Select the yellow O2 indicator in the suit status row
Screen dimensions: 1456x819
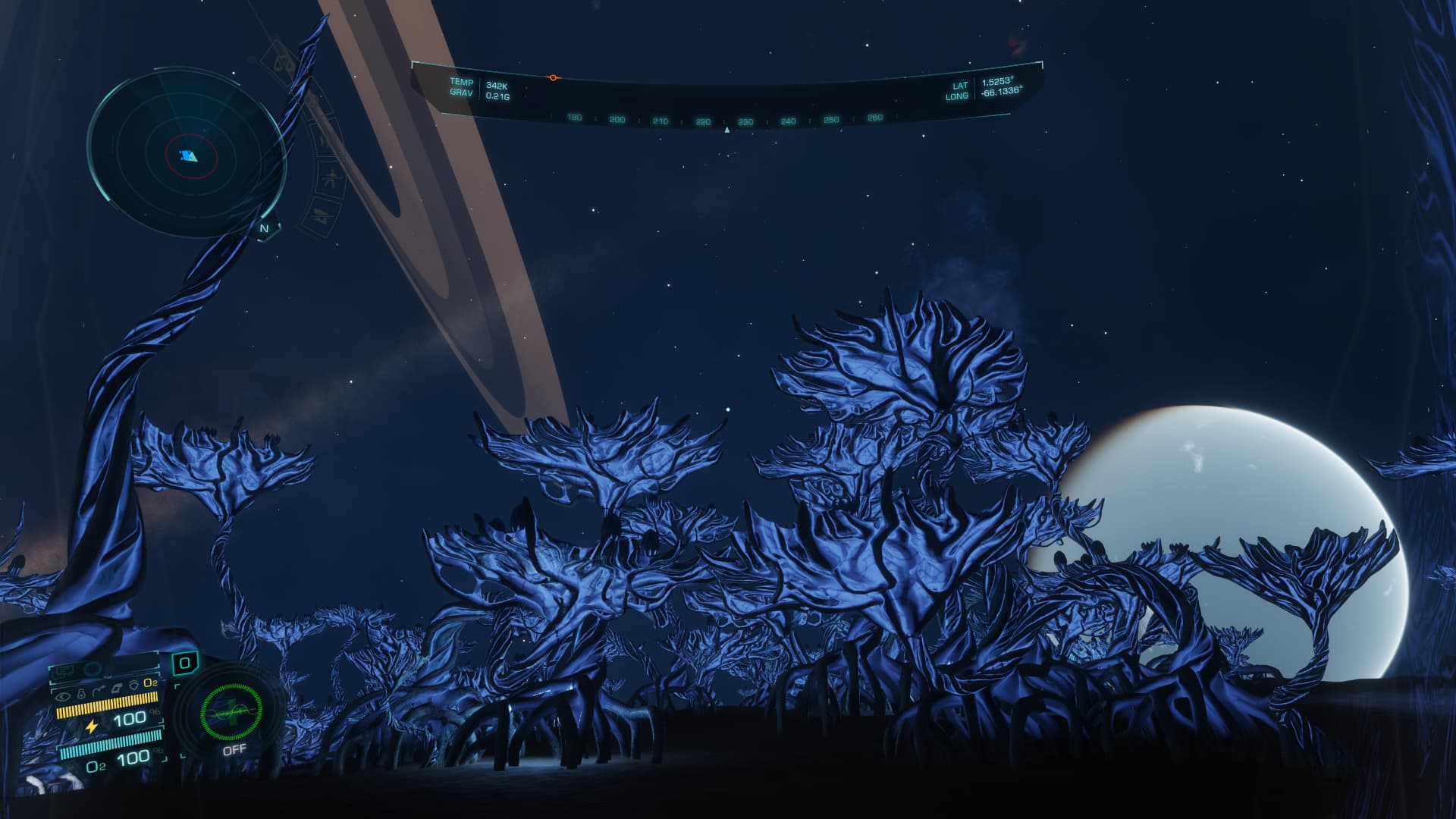click(x=151, y=684)
